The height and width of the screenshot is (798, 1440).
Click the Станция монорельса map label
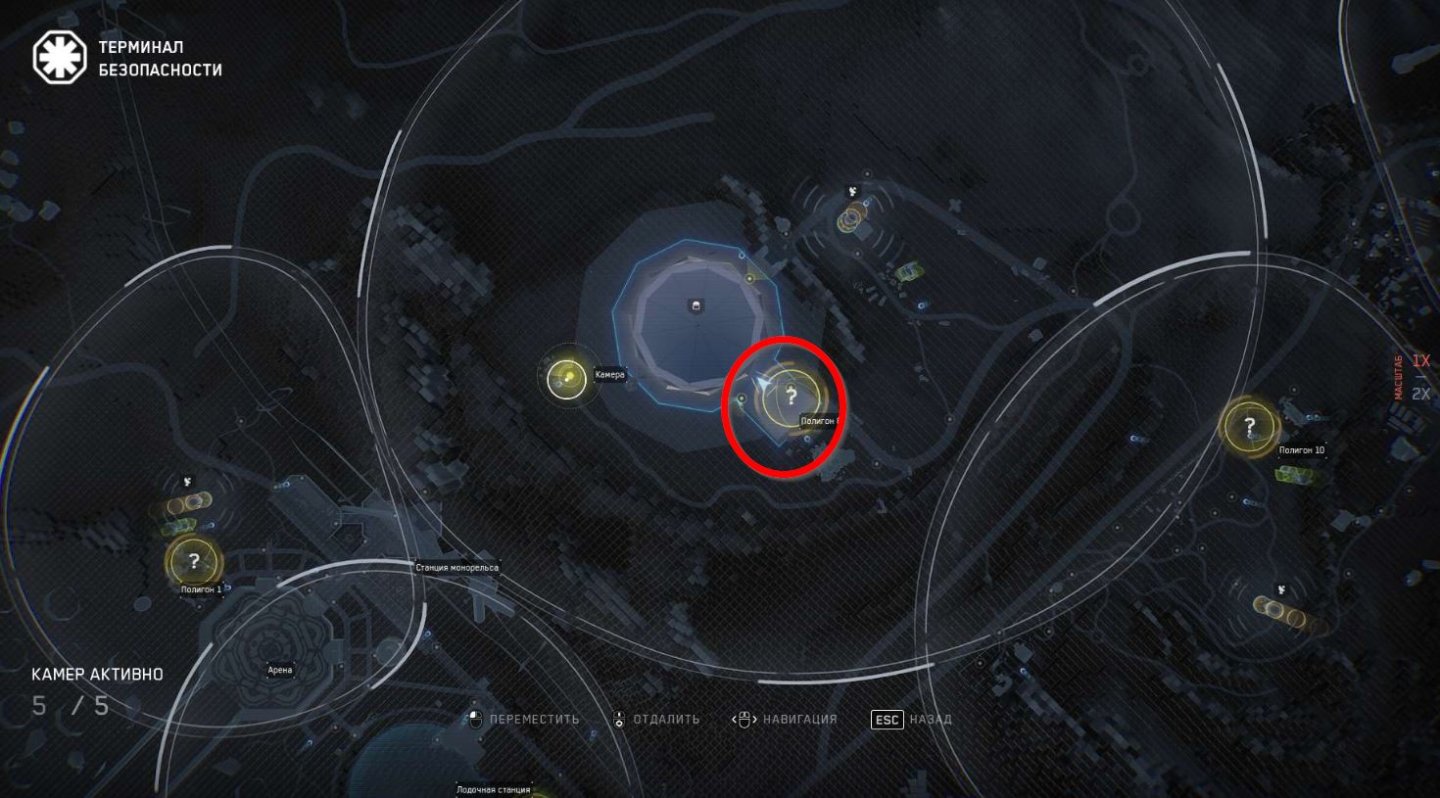(x=457, y=568)
